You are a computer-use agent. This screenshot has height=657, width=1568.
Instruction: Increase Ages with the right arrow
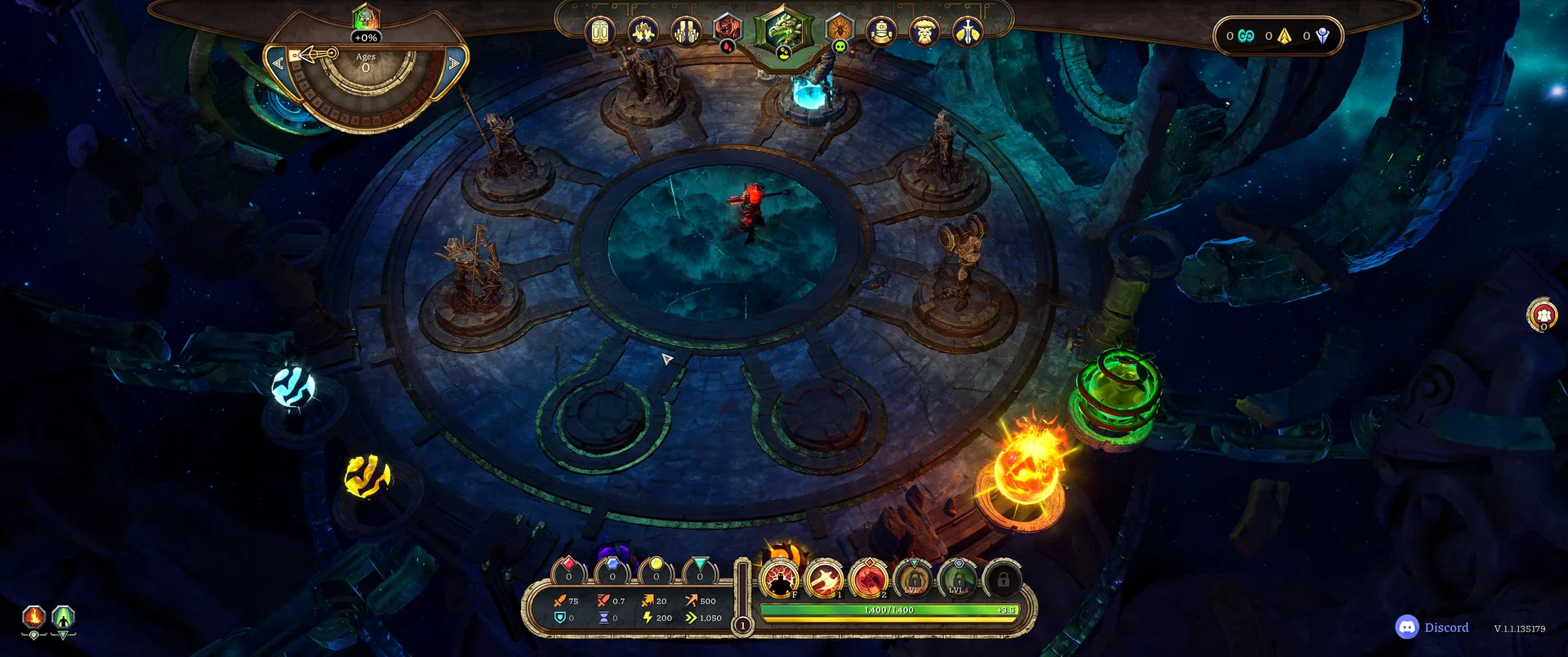click(454, 63)
